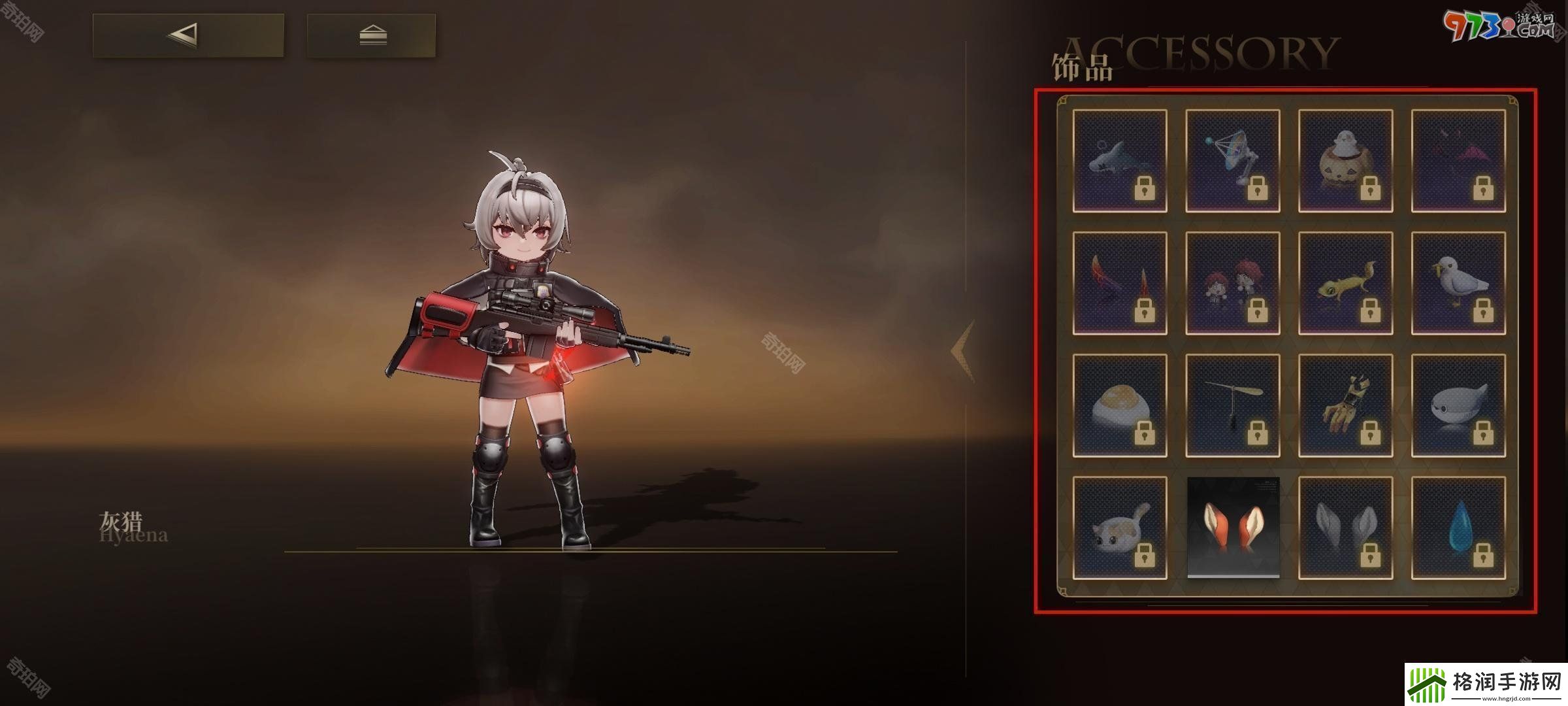Click the eject-symbol button at top
This screenshot has width=1568, height=706.
[371, 35]
